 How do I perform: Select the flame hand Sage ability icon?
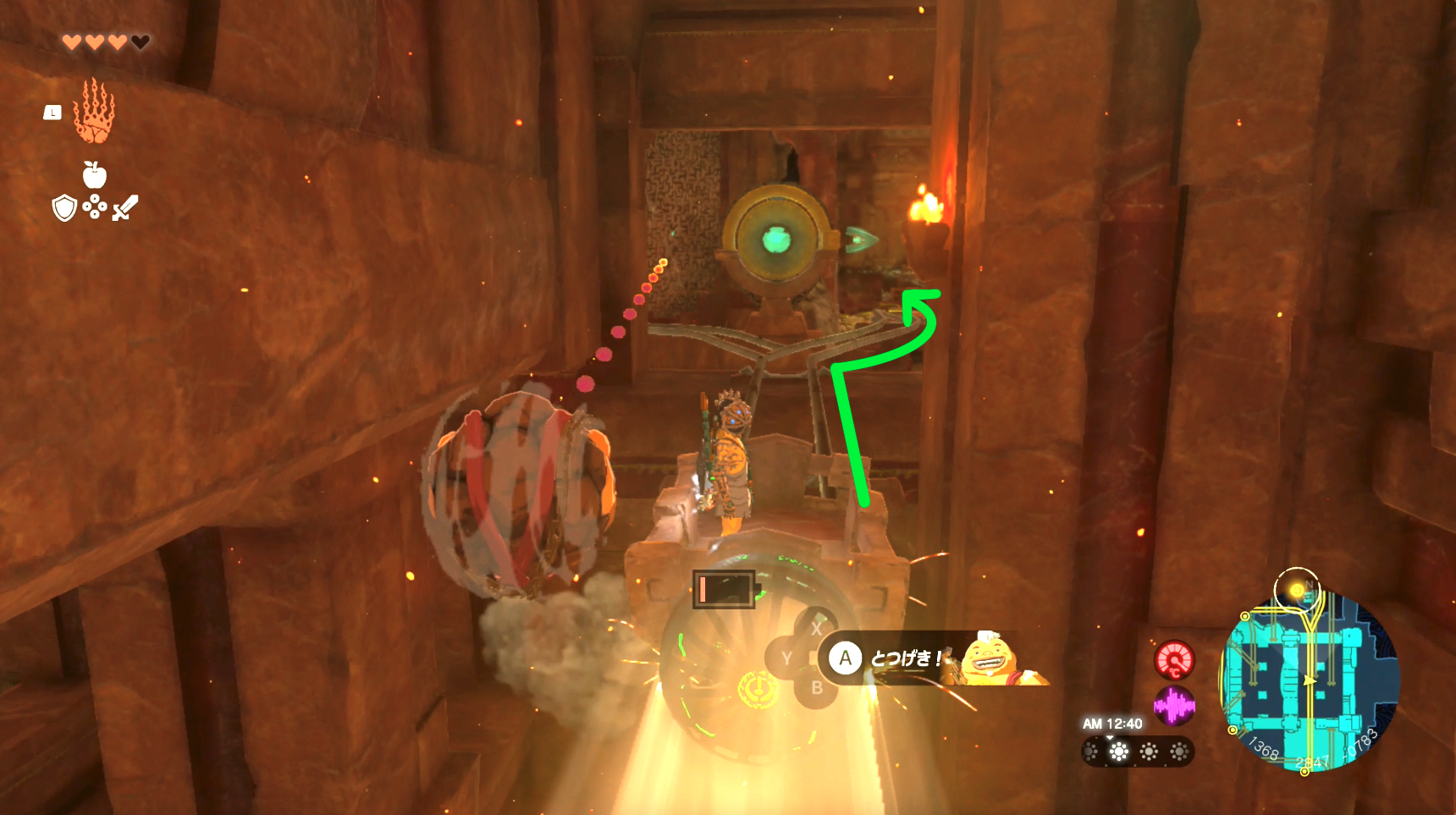(x=93, y=113)
